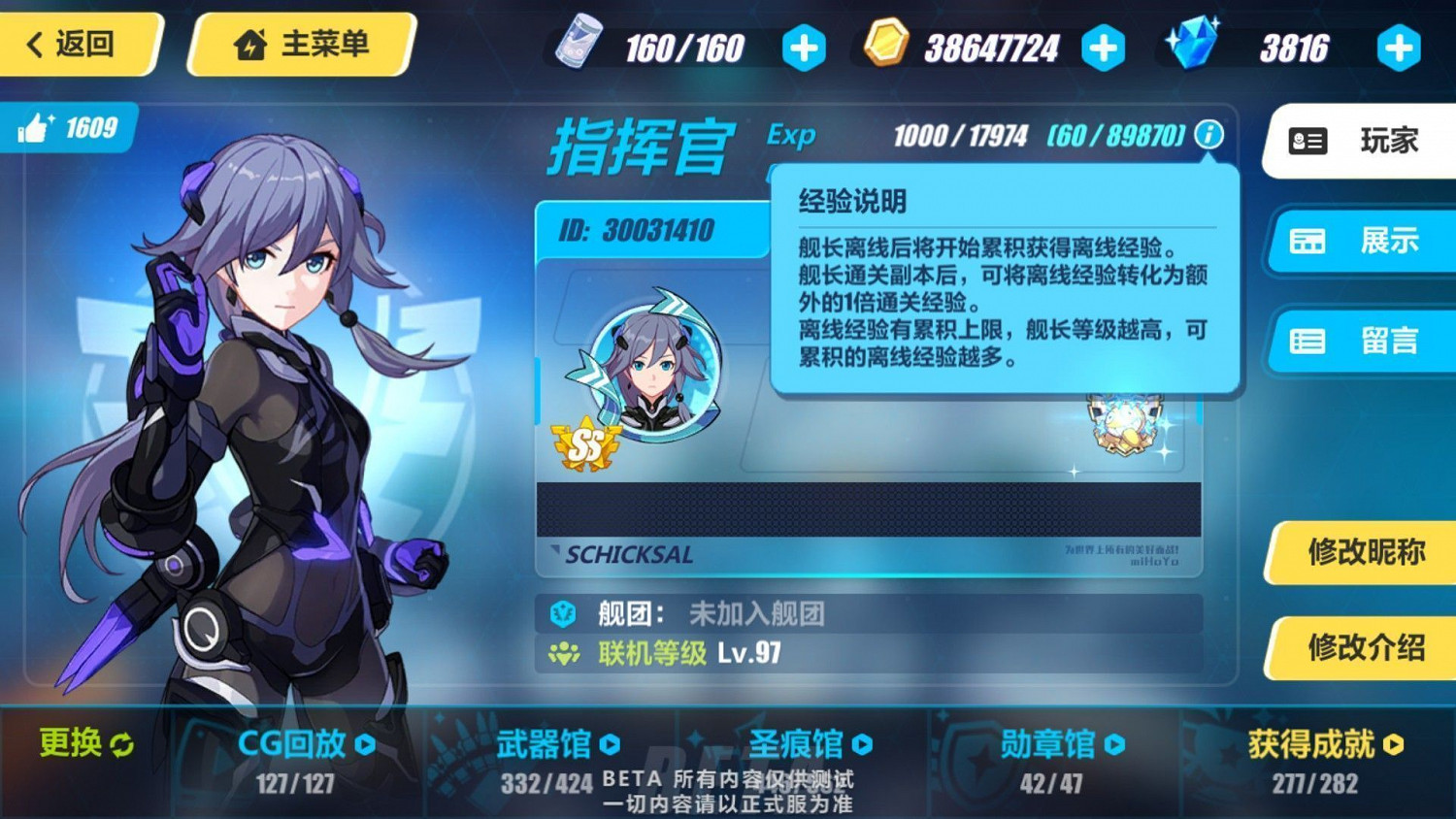The width and height of the screenshot is (1456, 819).
Task: Tap the blue crystal currency icon
Action: [1196, 41]
